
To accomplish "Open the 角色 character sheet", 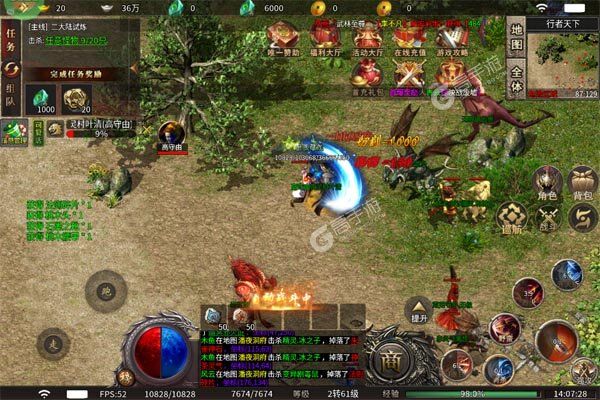I will (x=546, y=183).
